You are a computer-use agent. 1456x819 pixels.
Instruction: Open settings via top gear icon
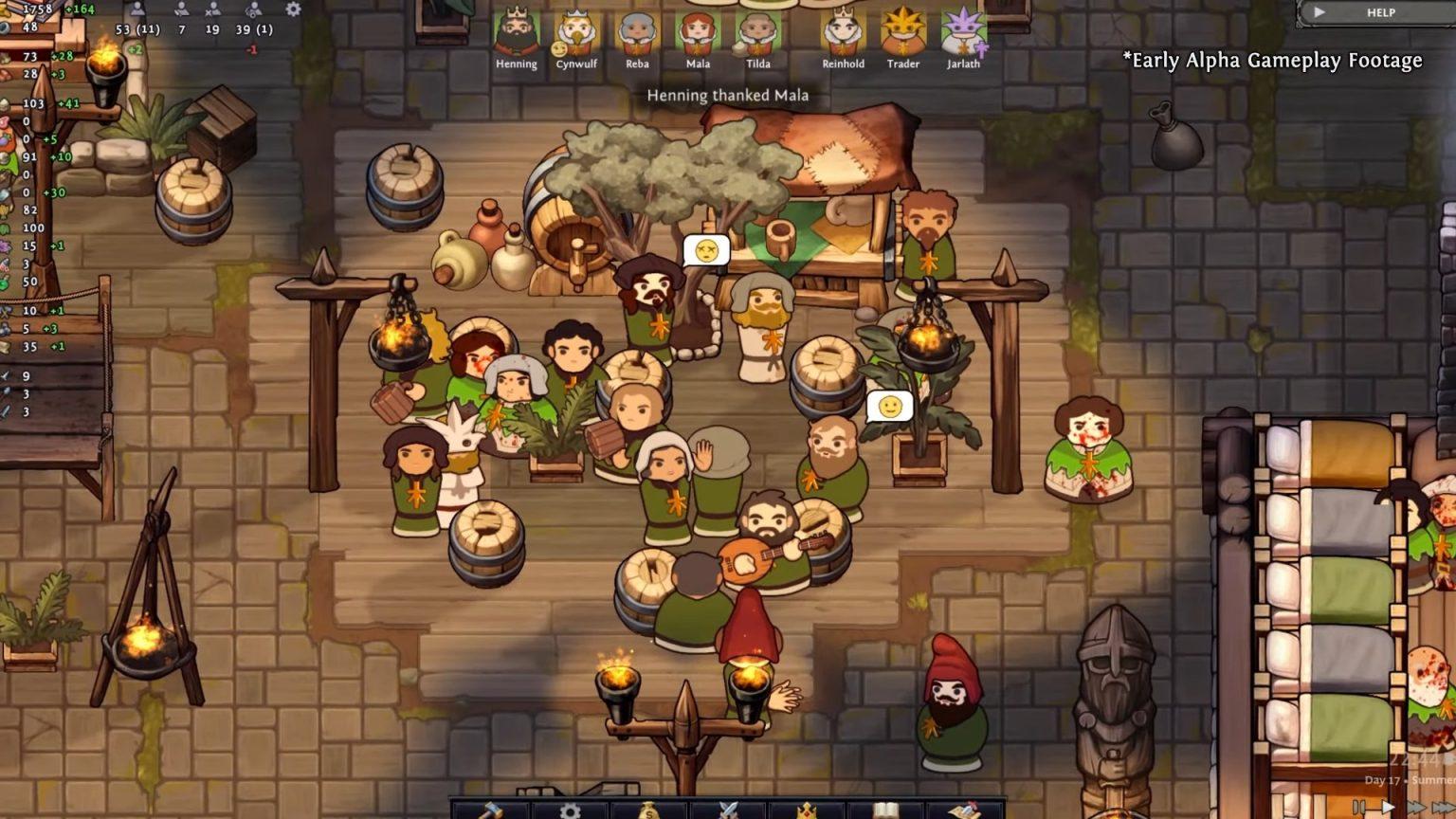(x=293, y=9)
